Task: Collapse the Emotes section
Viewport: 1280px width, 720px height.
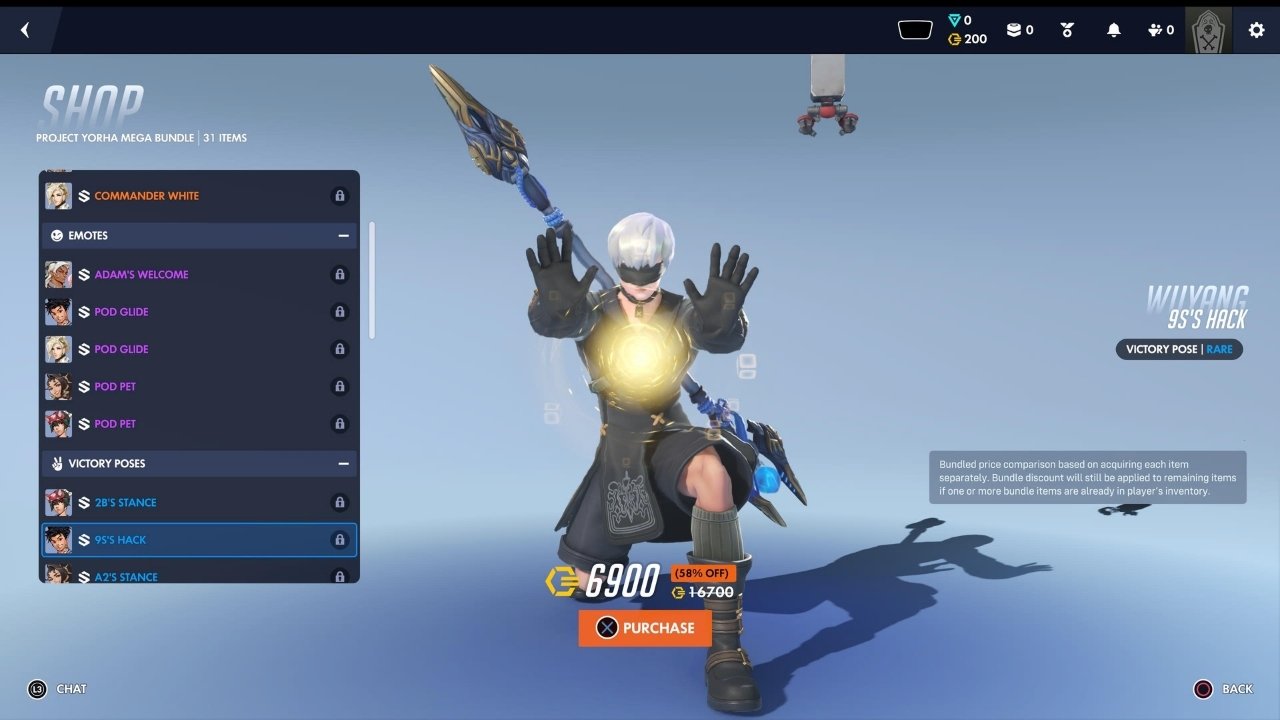Action: 343,236
